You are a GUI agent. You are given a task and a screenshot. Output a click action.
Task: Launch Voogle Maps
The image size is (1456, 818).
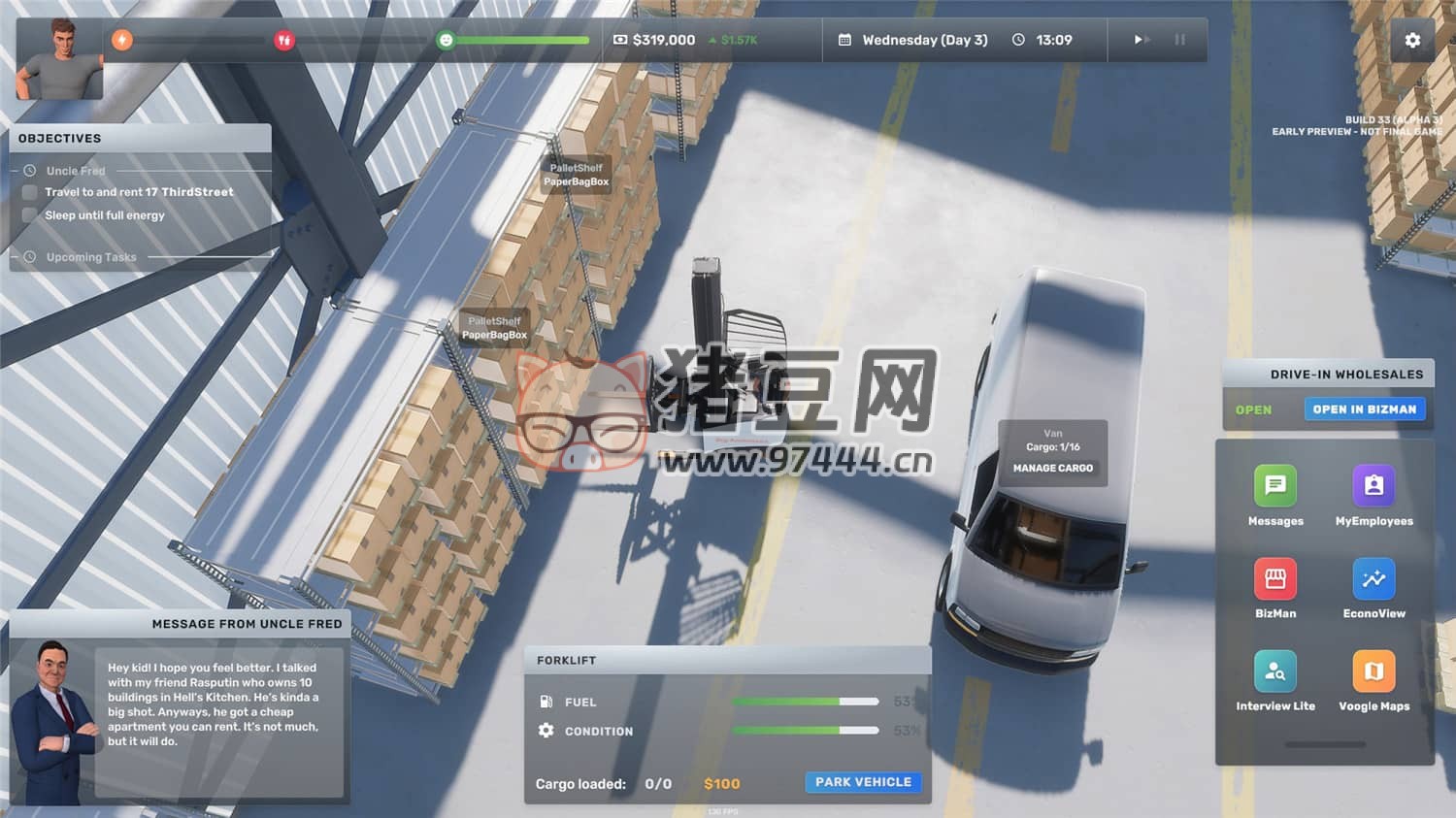1373,671
